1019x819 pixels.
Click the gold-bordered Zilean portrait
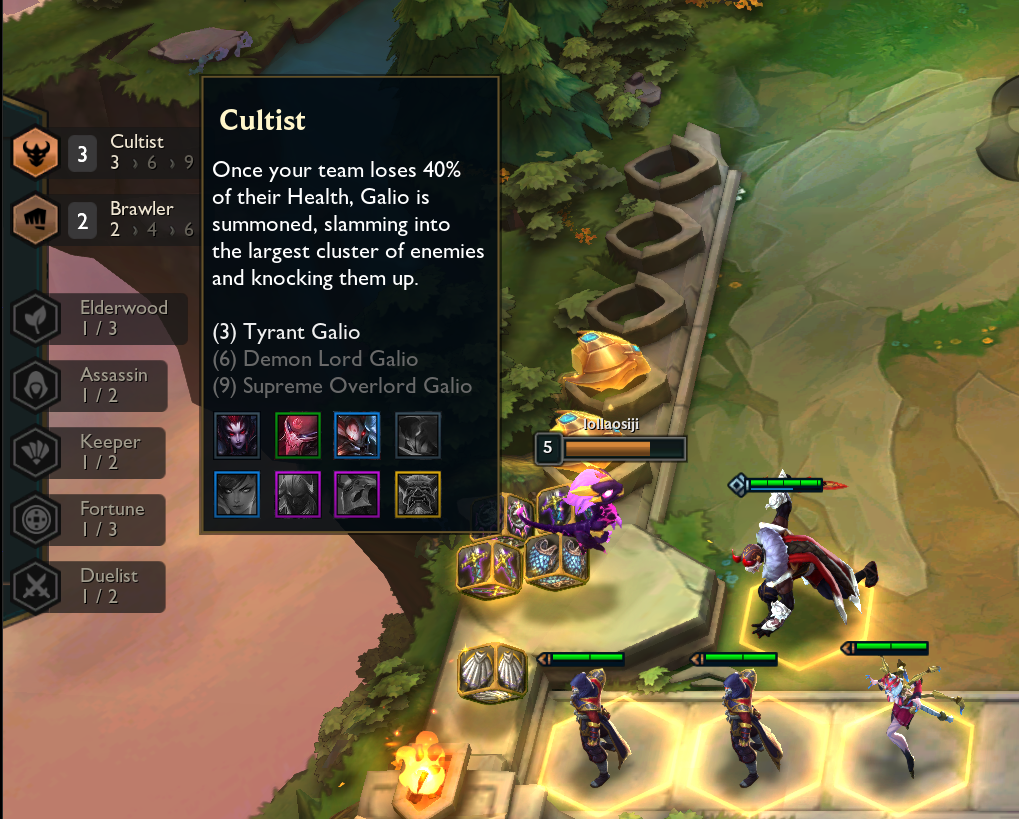click(x=417, y=494)
